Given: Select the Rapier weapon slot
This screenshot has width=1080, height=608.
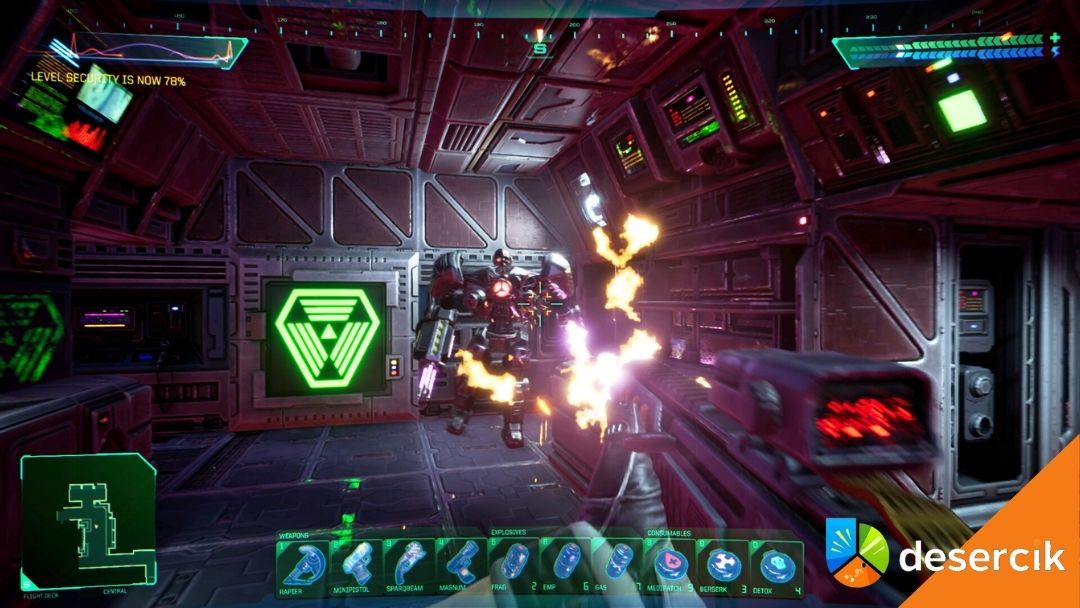Looking at the screenshot, I should click(303, 565).
